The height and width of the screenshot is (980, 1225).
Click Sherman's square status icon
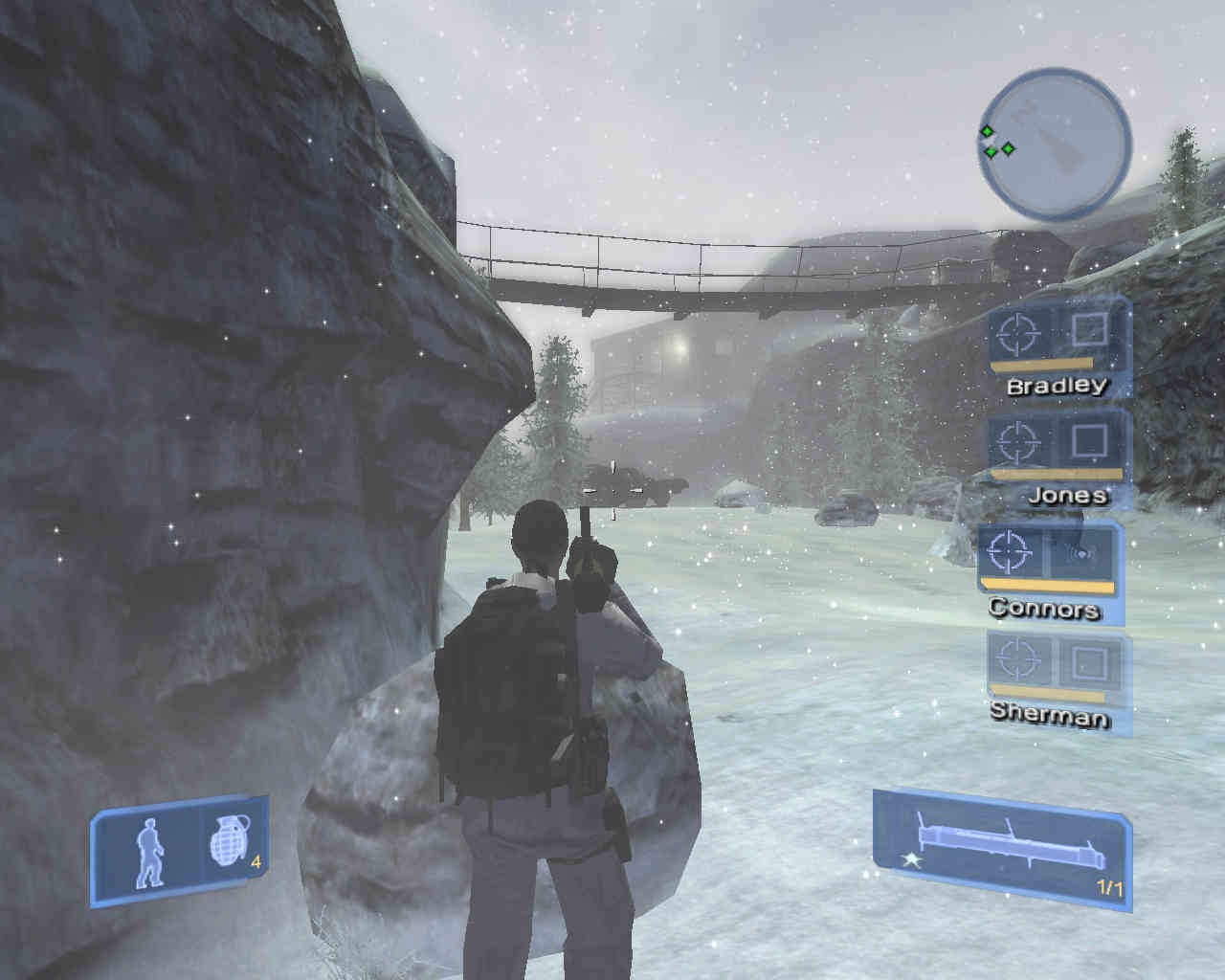tap(1089, 659)
